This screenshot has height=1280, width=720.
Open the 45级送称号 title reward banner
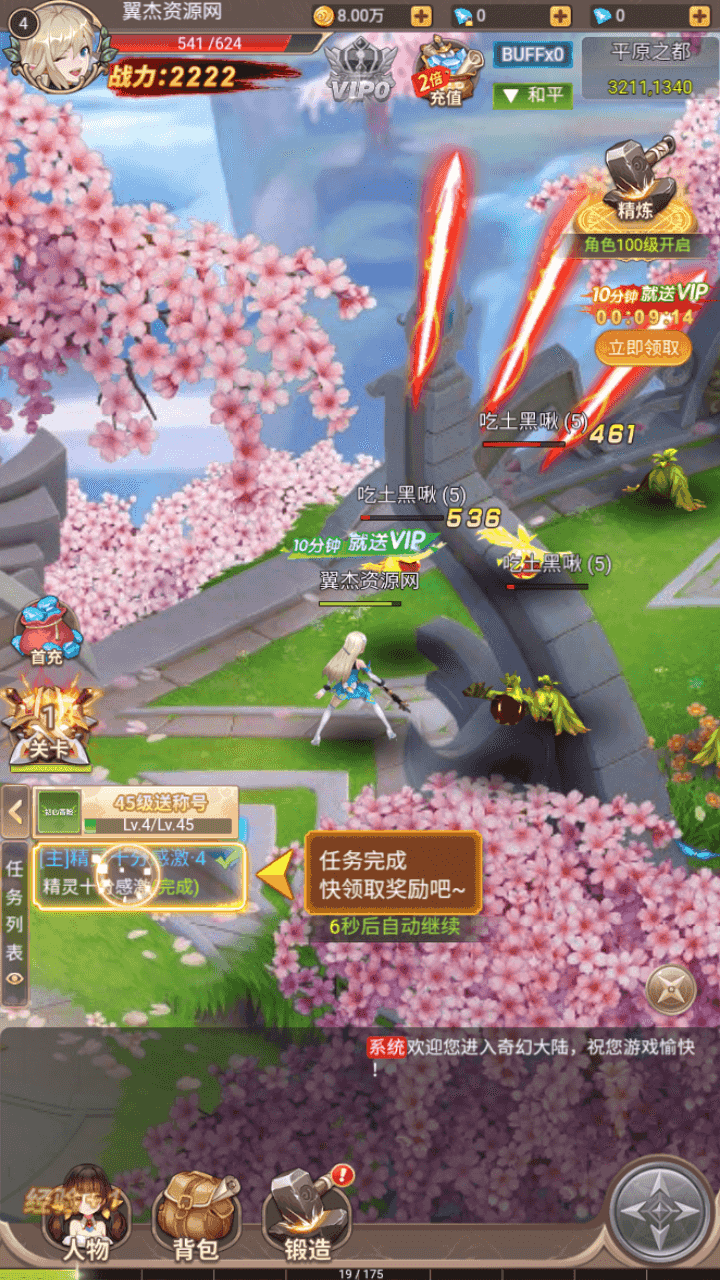click(x=136, y=811)
